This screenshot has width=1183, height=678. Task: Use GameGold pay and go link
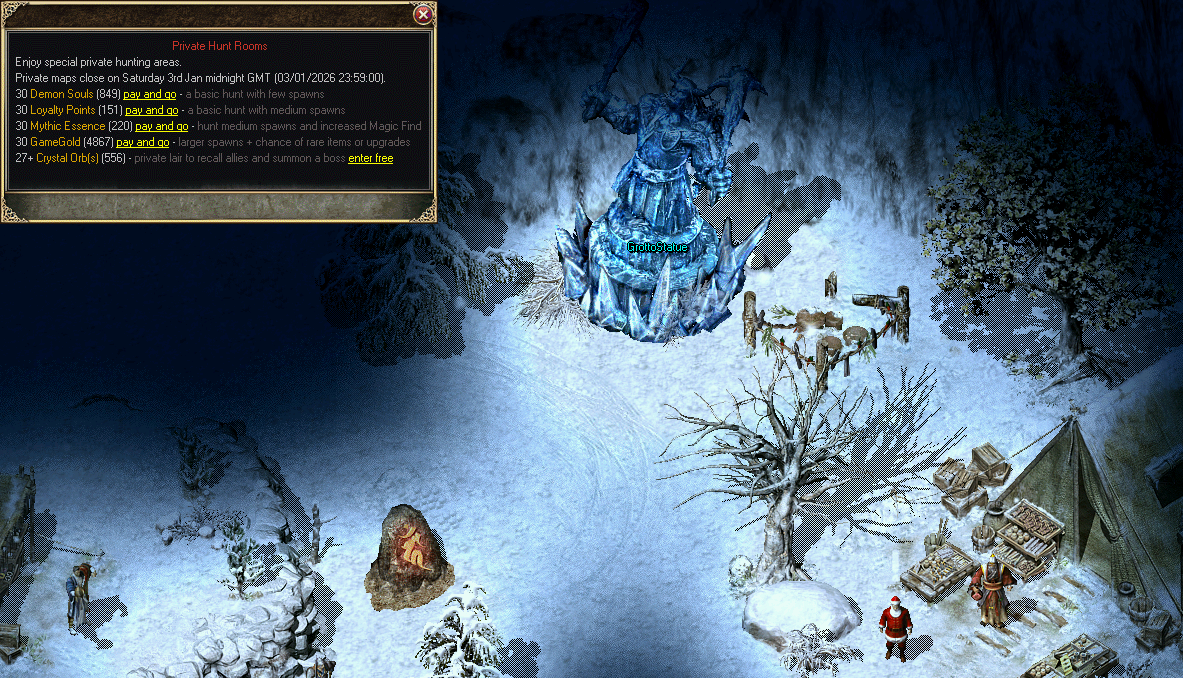(x=142, y=142)
